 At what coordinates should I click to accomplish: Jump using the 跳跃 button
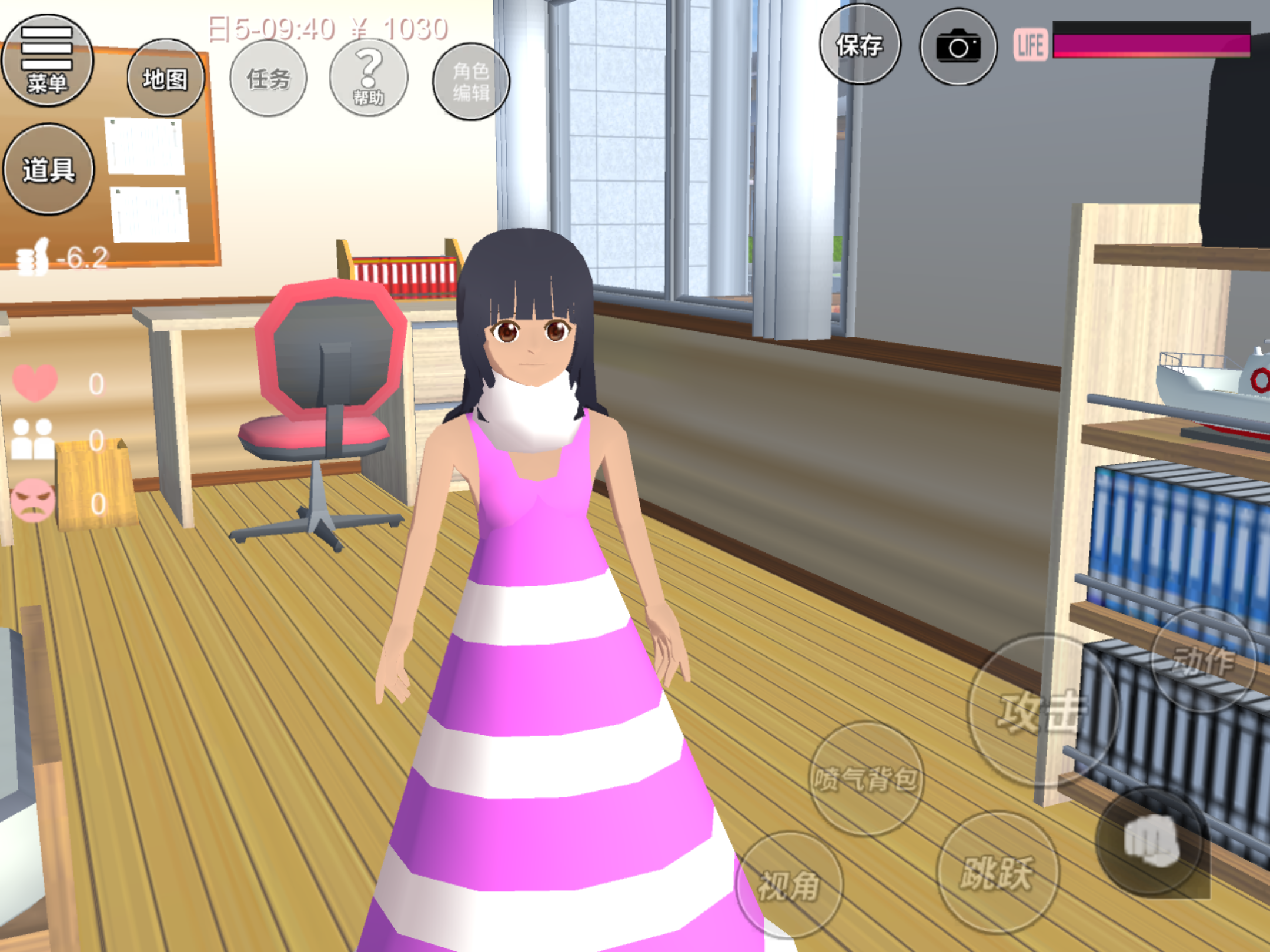(997, 872)
